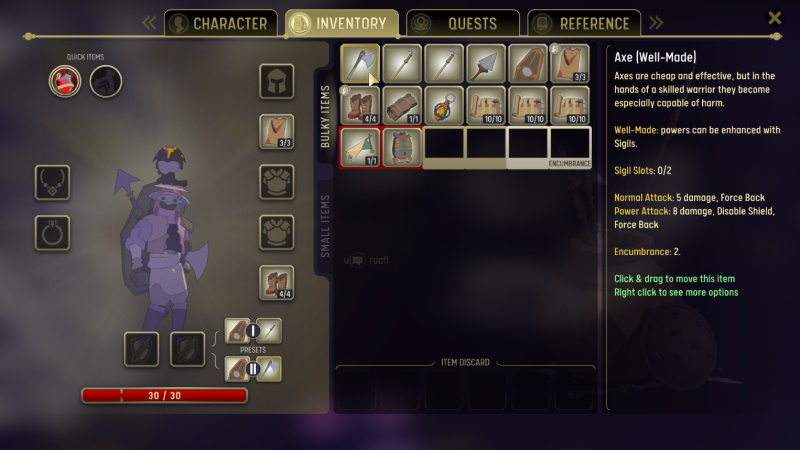Select the Small Items side tab
Image resolution: width=800 pixels, height=450 pixels.
point(325,227)
